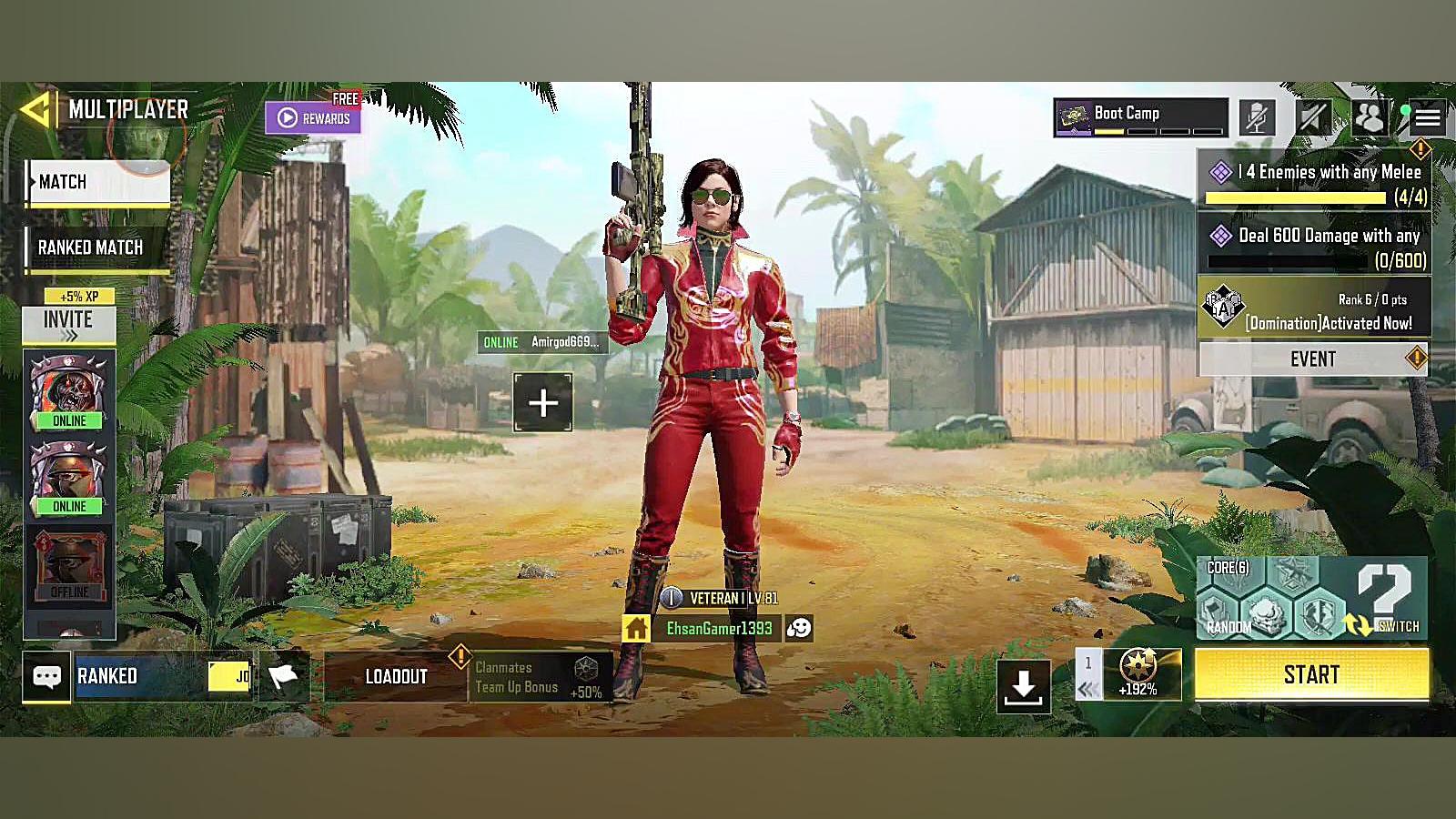This screenshot has width=1456, height=819.
Task: Toggle the muted speaker icon
Action: pyautogui.click(x=1313, y=117)
